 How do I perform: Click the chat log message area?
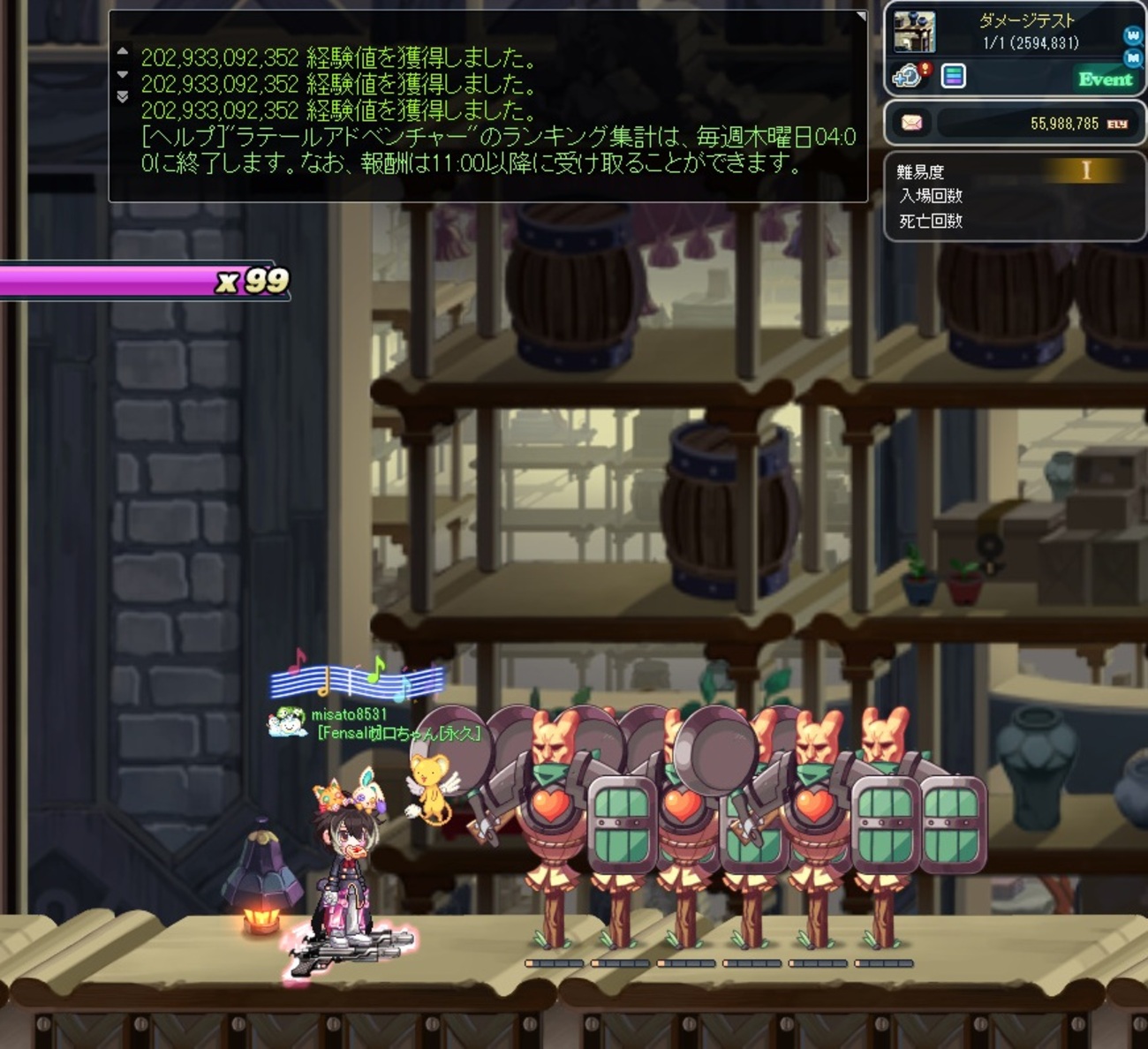click(495, 110)
